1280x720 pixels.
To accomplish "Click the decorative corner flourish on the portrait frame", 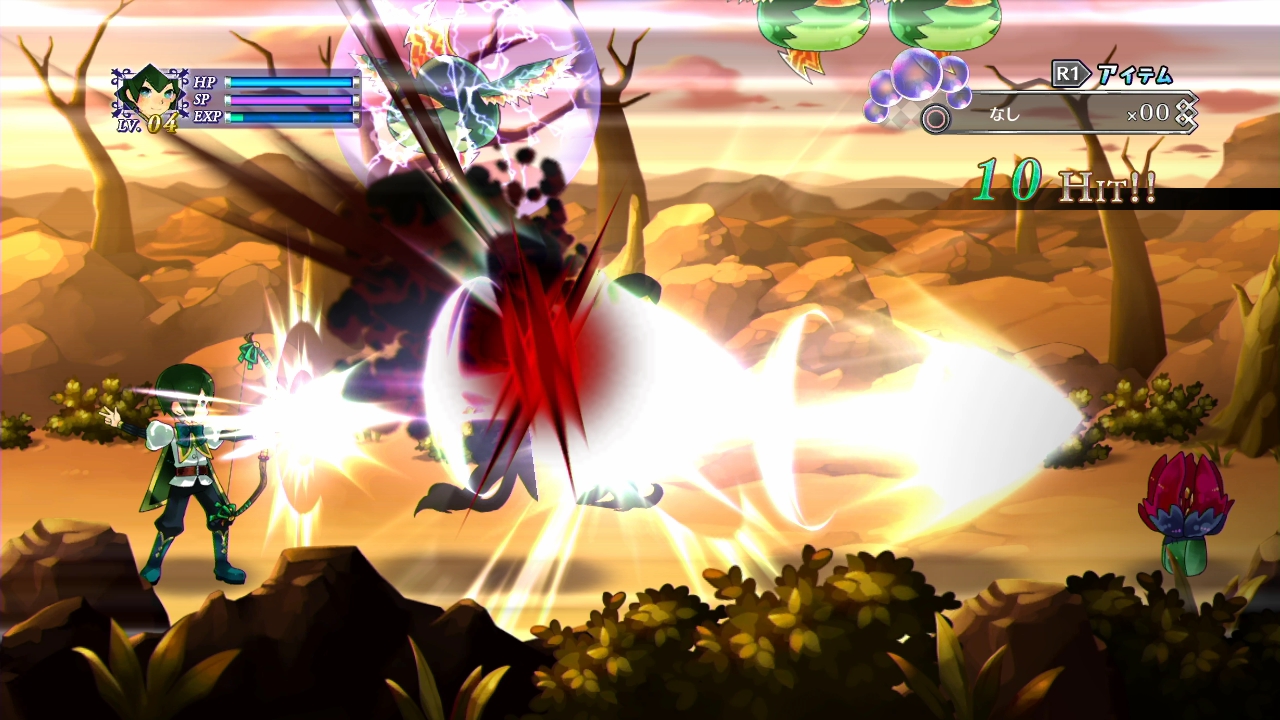I will click(x=117, y=72).
